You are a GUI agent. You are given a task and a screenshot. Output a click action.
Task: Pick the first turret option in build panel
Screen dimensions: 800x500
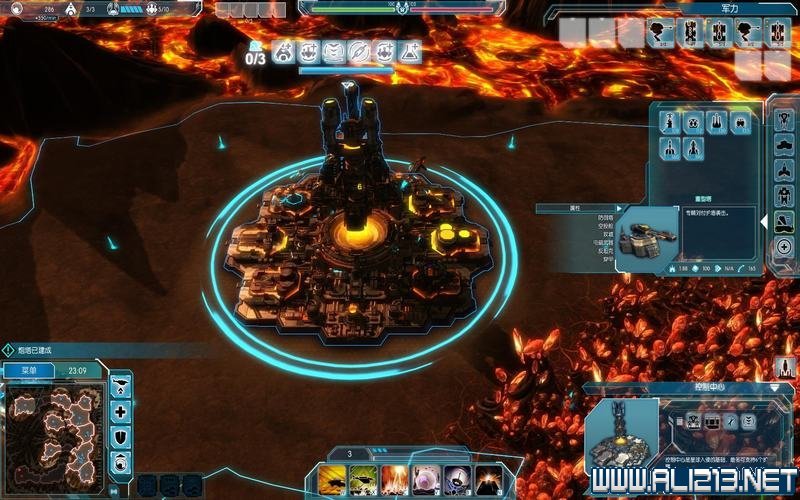669,124
